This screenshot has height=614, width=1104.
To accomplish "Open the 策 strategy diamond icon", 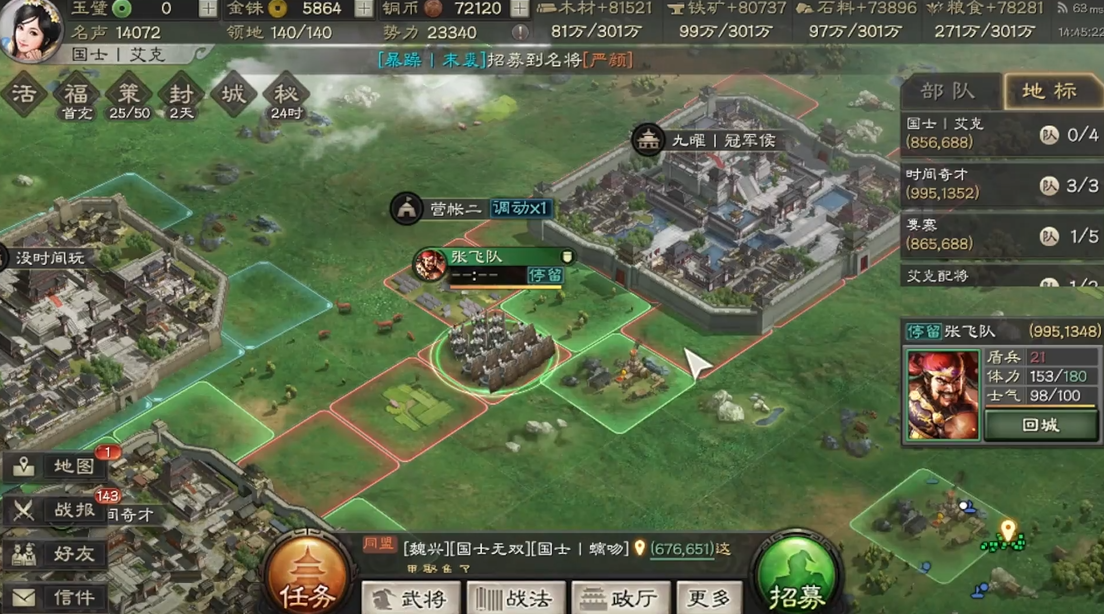I will point(129,94).
